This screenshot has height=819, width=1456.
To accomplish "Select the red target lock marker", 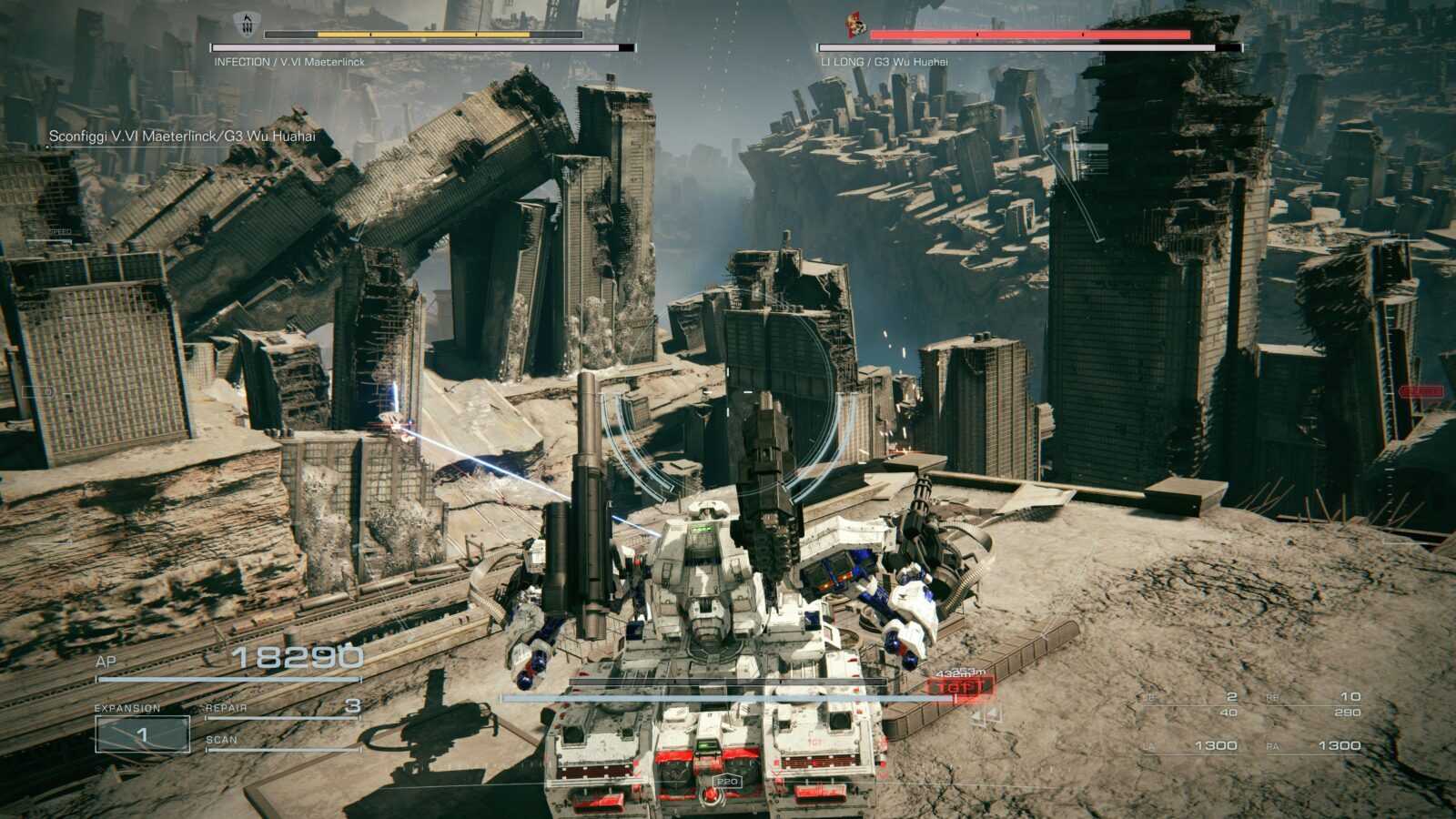I will point(960,686).
